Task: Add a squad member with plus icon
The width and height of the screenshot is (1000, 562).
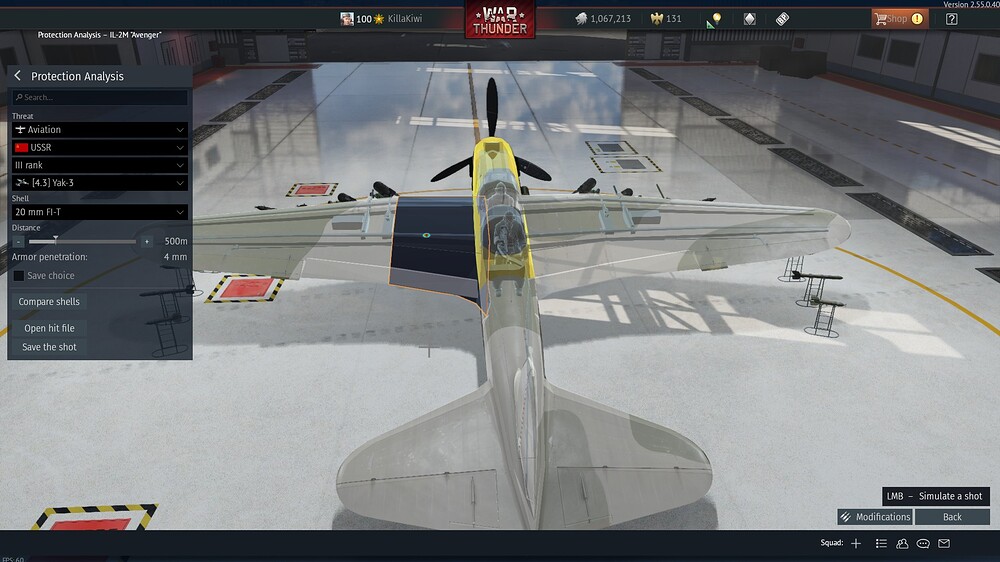Action: pos(856,543)
